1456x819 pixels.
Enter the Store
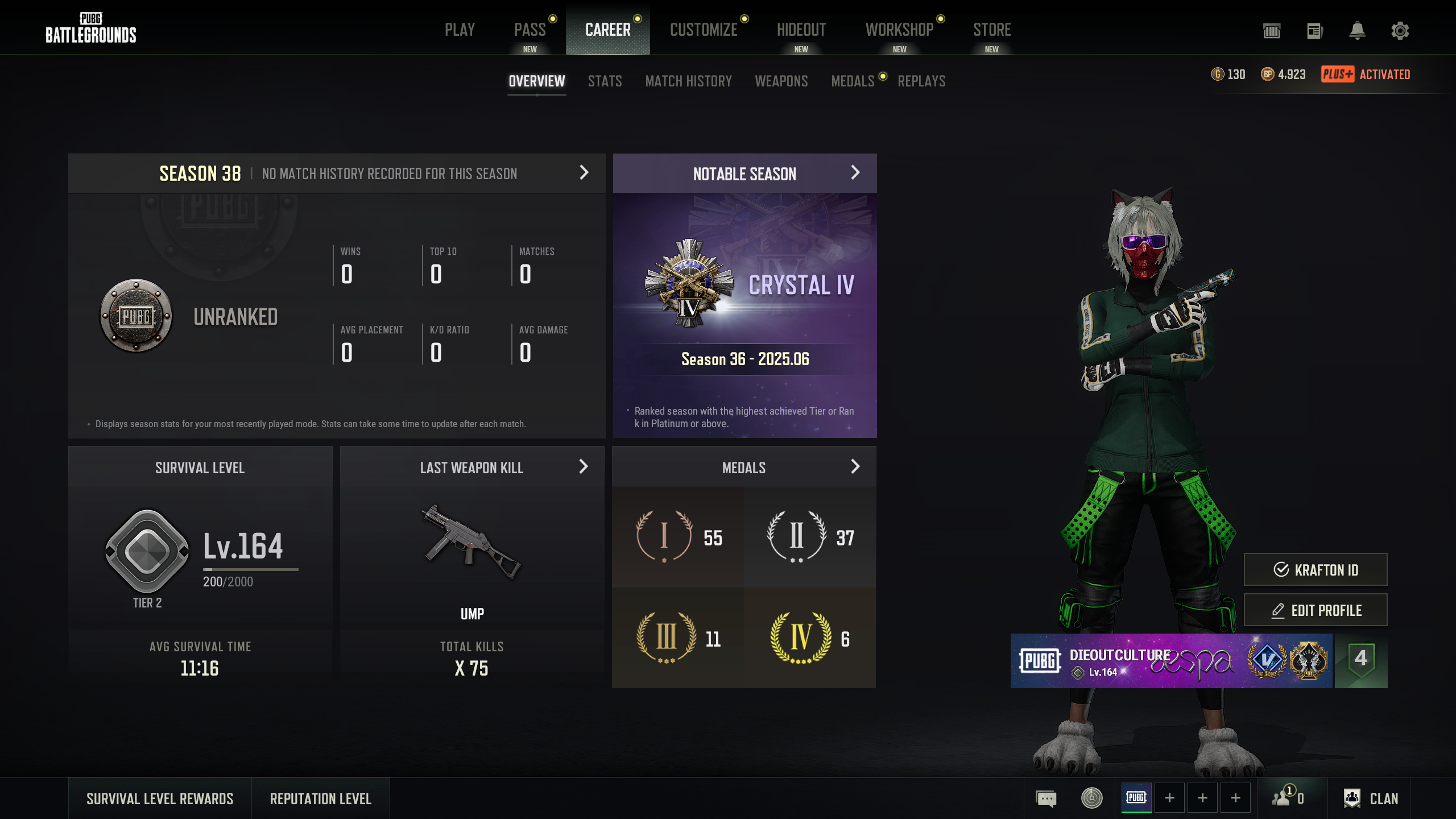(x=991, y=30)
